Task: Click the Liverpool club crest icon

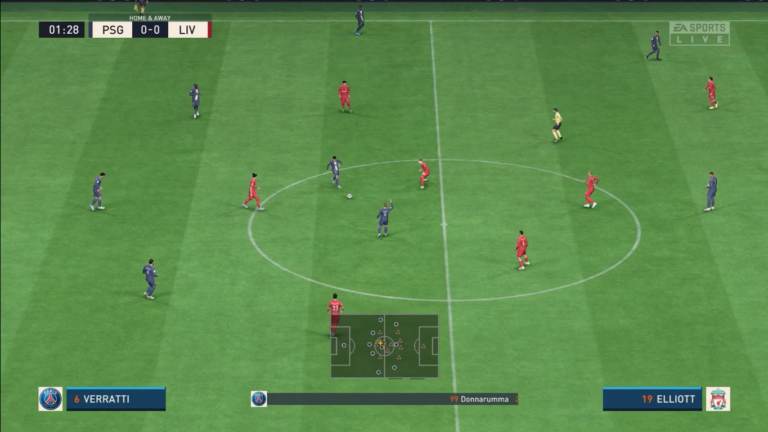Action: point(717,399)
